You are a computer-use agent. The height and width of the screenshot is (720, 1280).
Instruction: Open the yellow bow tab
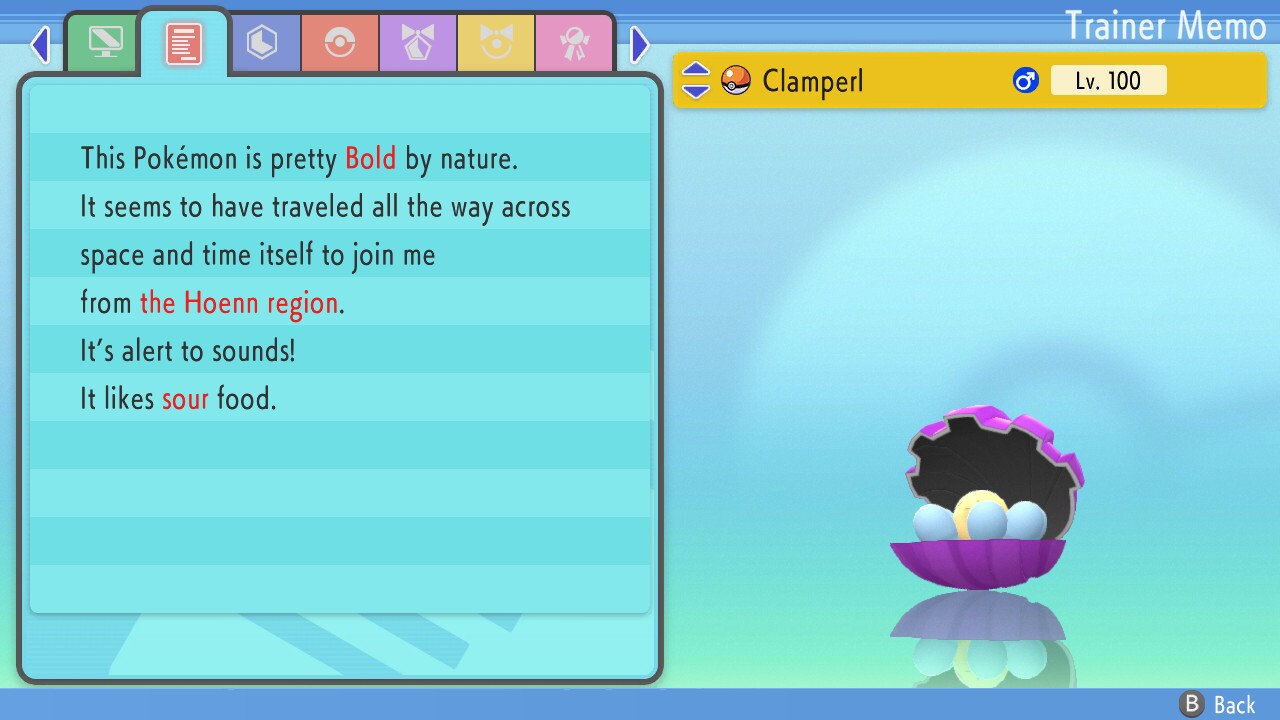click(x=496, y=43)
